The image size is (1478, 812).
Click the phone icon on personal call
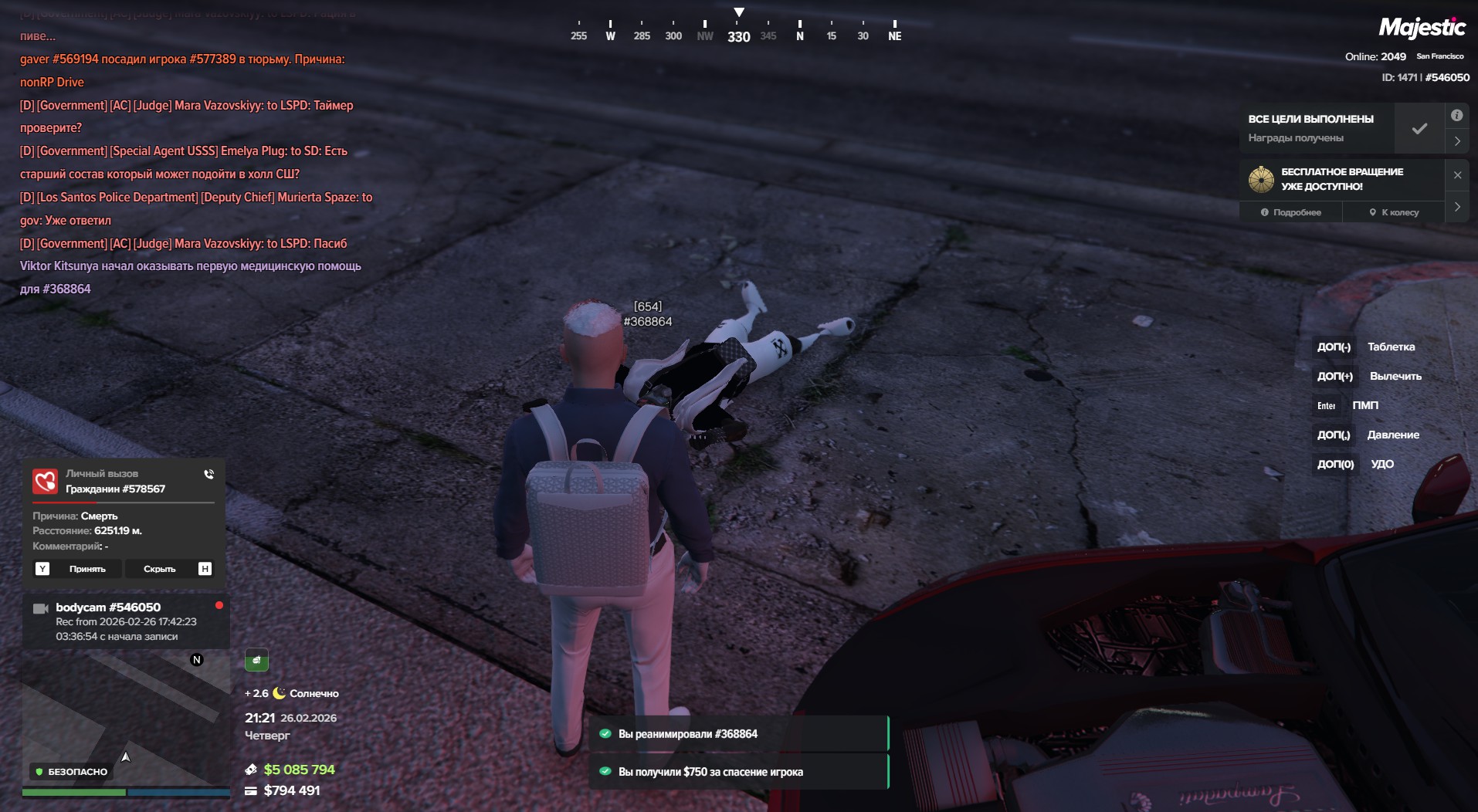tap(208, 474)
